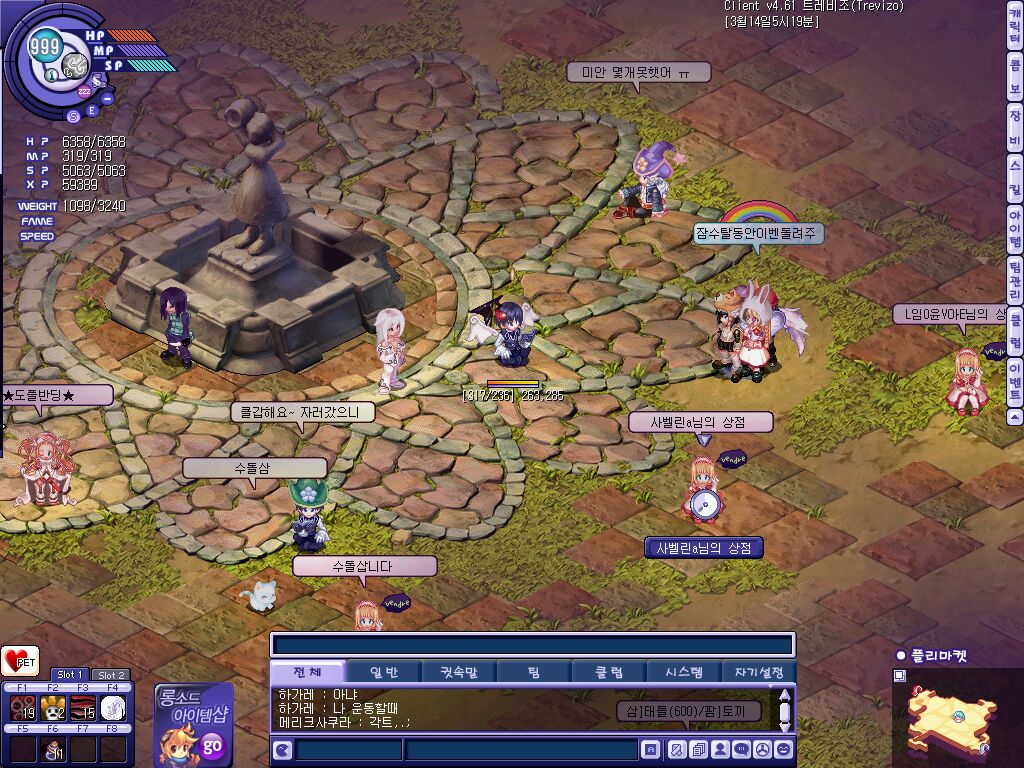Open the 자기설정 (Custom) chat tab
Viewport: 1024px width, 768px height.
pos(758,672)
